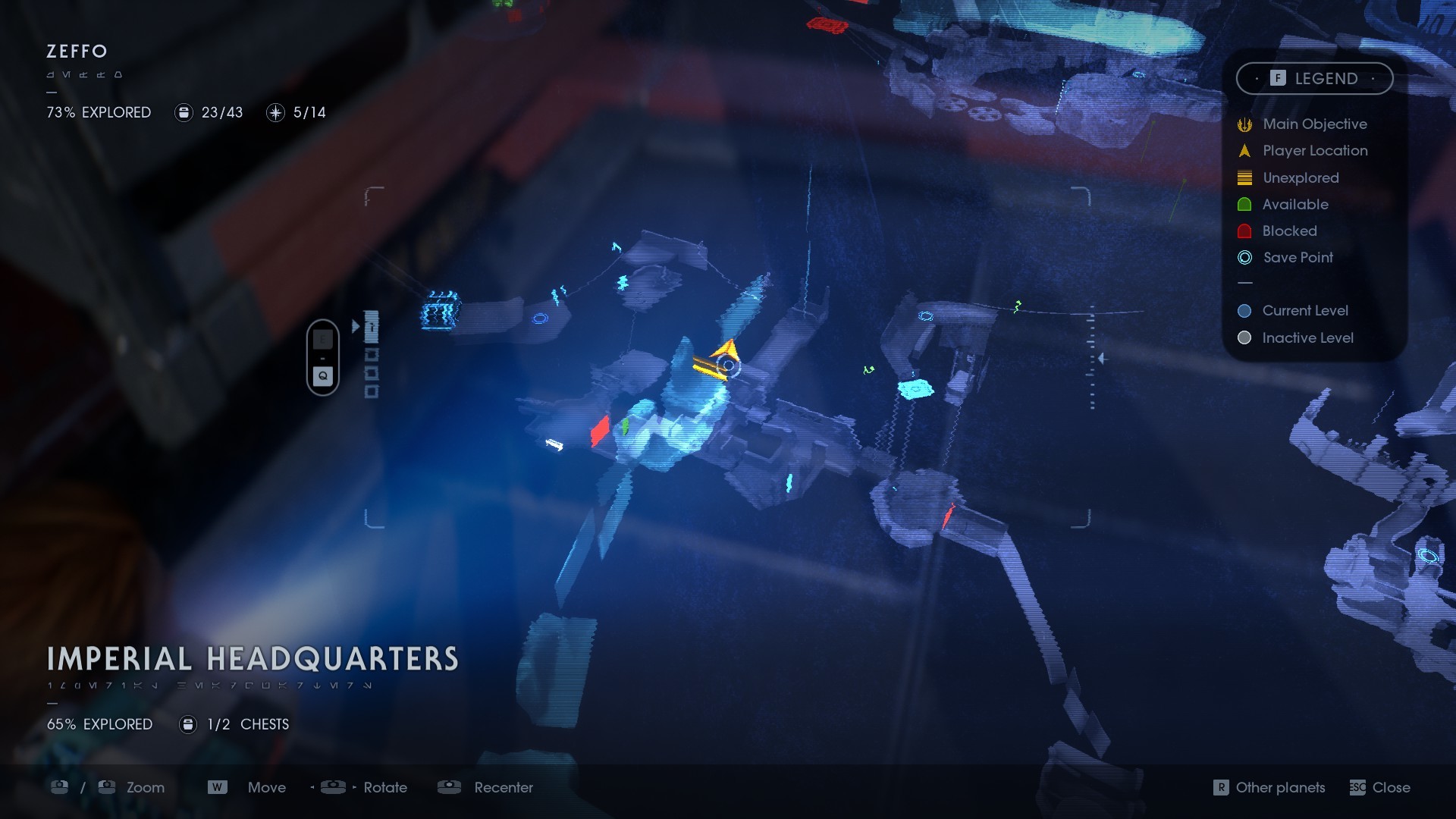This screenshot has width=1456, height=819.
Task: Choose the Inactive Level legend entry
Action: (1307, 338)
